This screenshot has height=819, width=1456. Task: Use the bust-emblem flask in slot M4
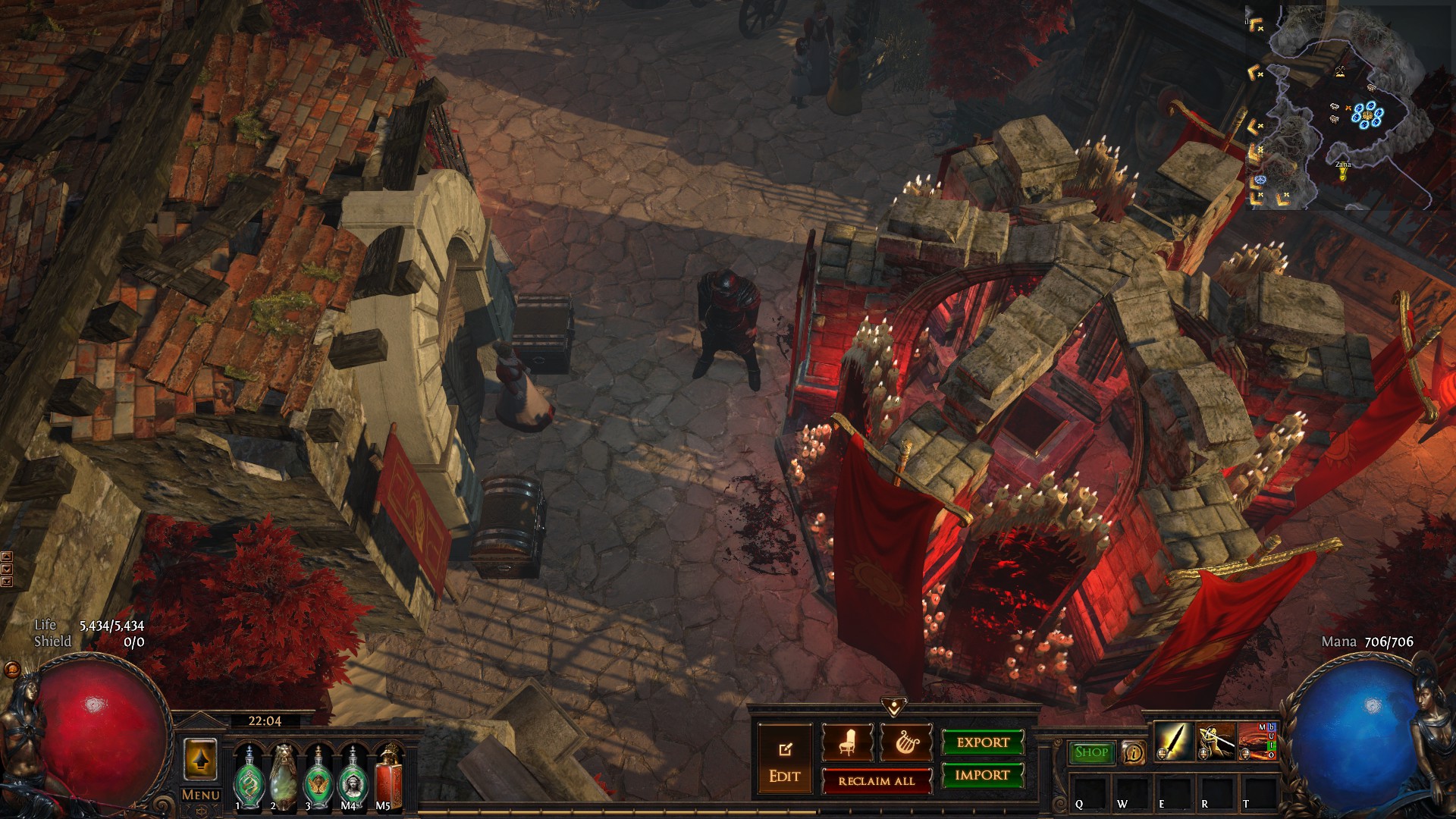[x=353, y=777]
